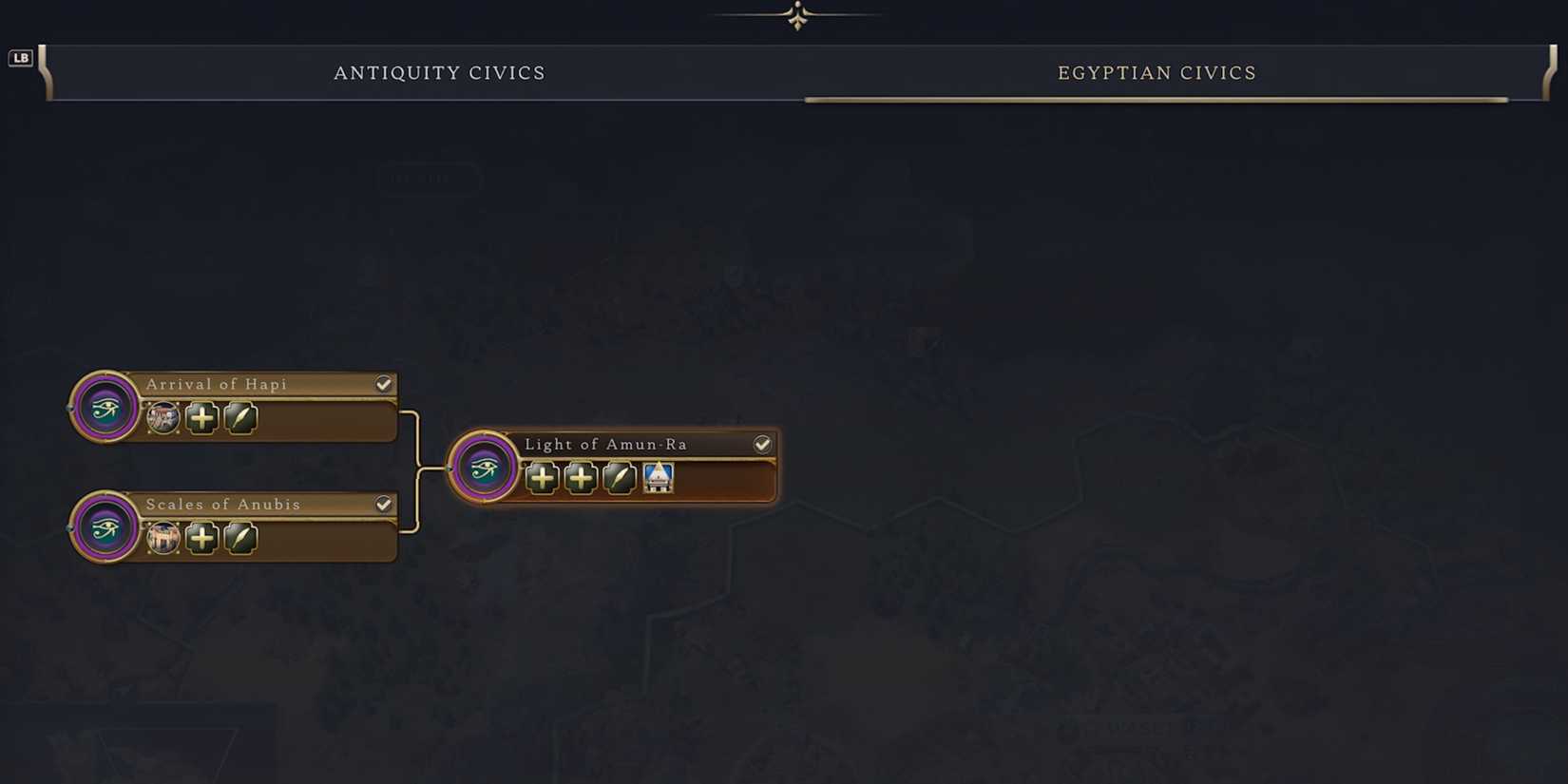Switch to the Antiquity Civics tab

point(439,72)
